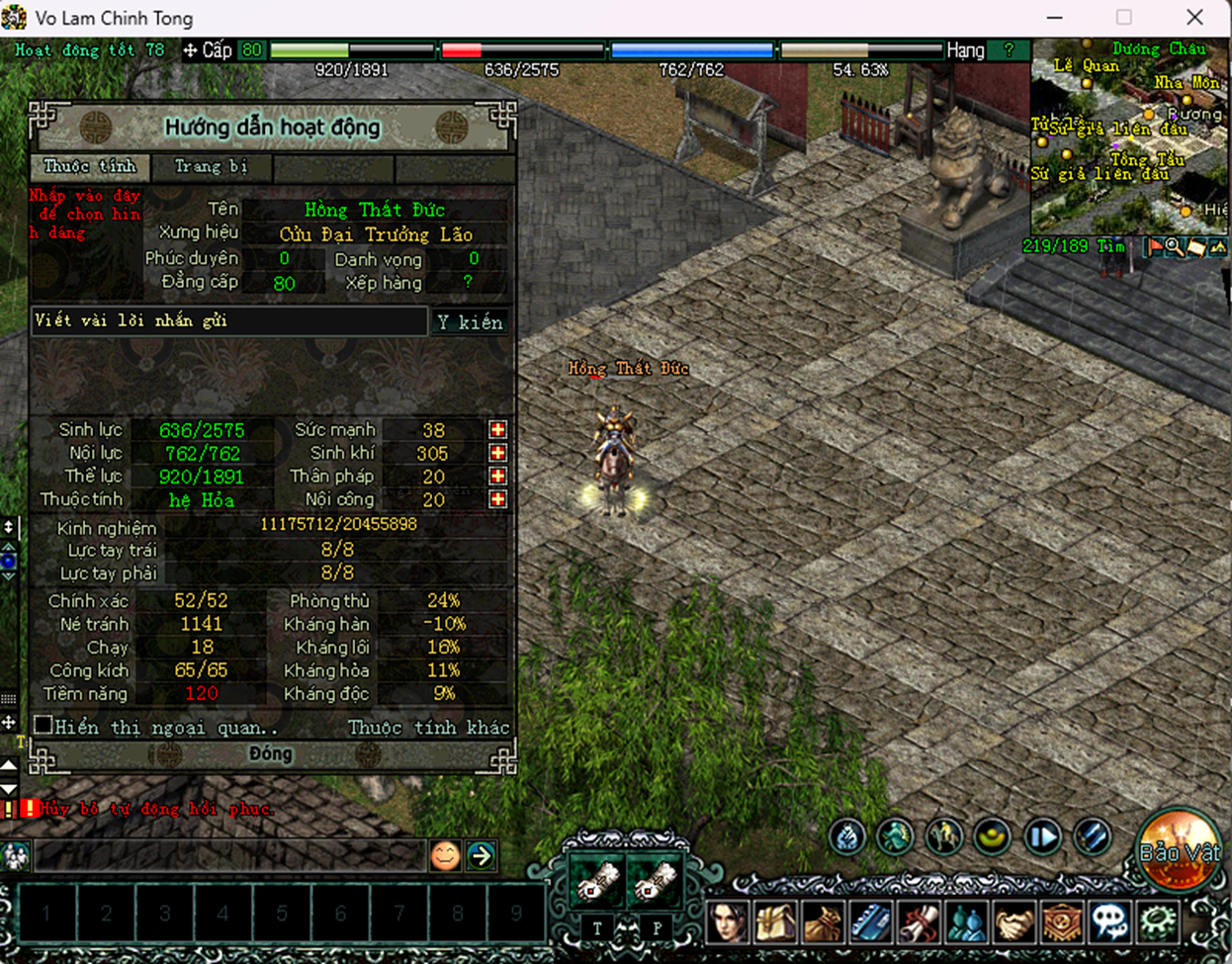Toggle the Hiển thị ngoại quan checkbox
Image resolution: width=1232 pixels, height=964 pixels.
click(44, 726)
